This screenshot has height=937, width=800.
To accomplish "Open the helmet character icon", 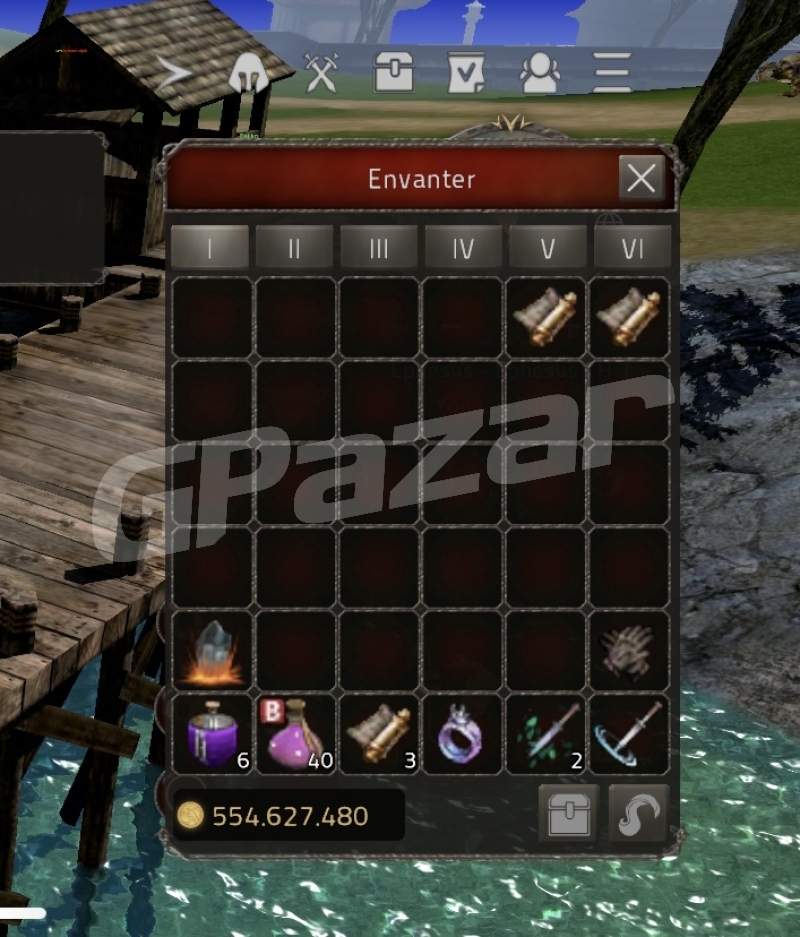I will click(247, 73).
